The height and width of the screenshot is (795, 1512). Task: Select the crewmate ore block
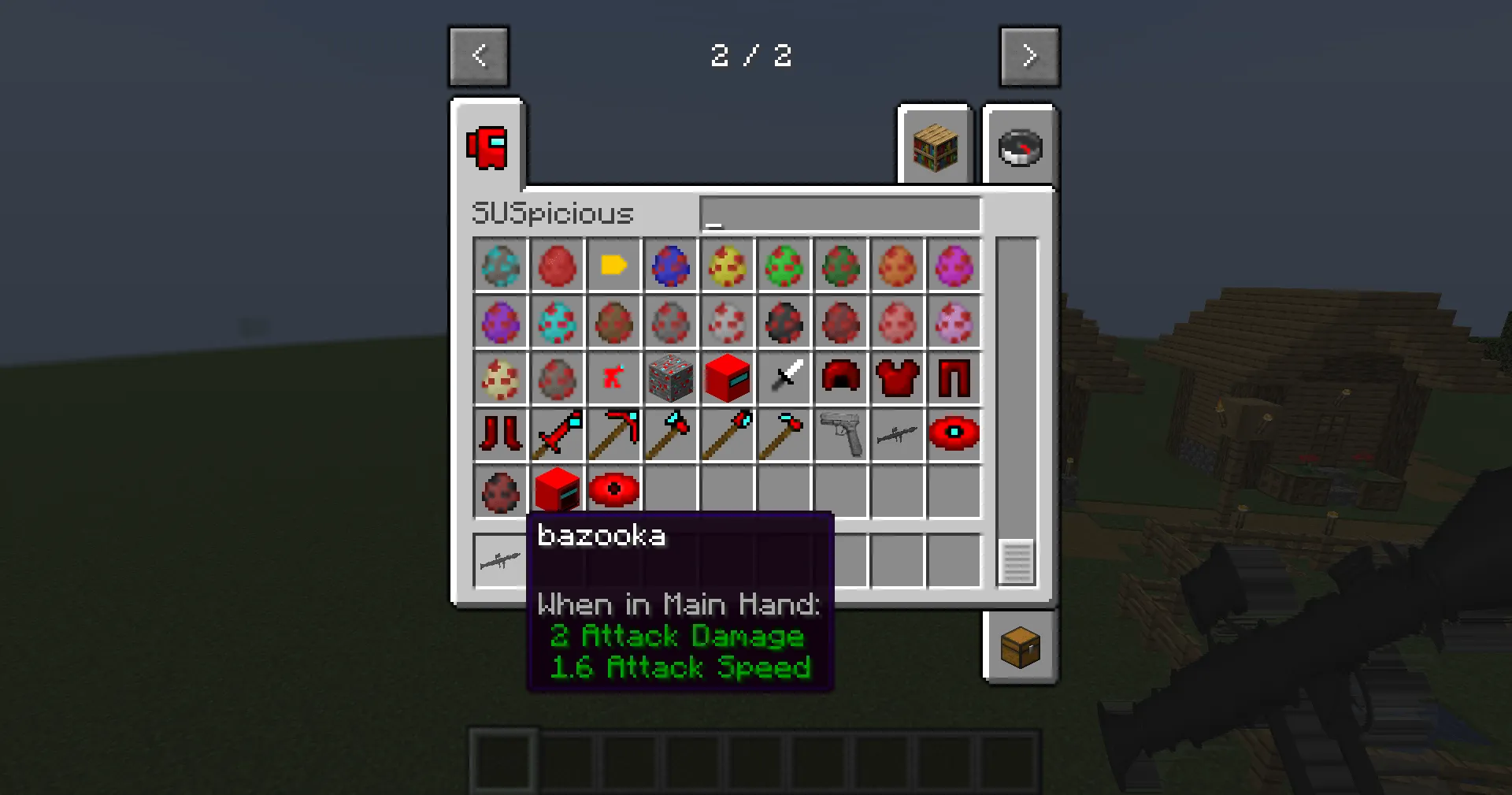pyautogui.click(x=671, y=378)
